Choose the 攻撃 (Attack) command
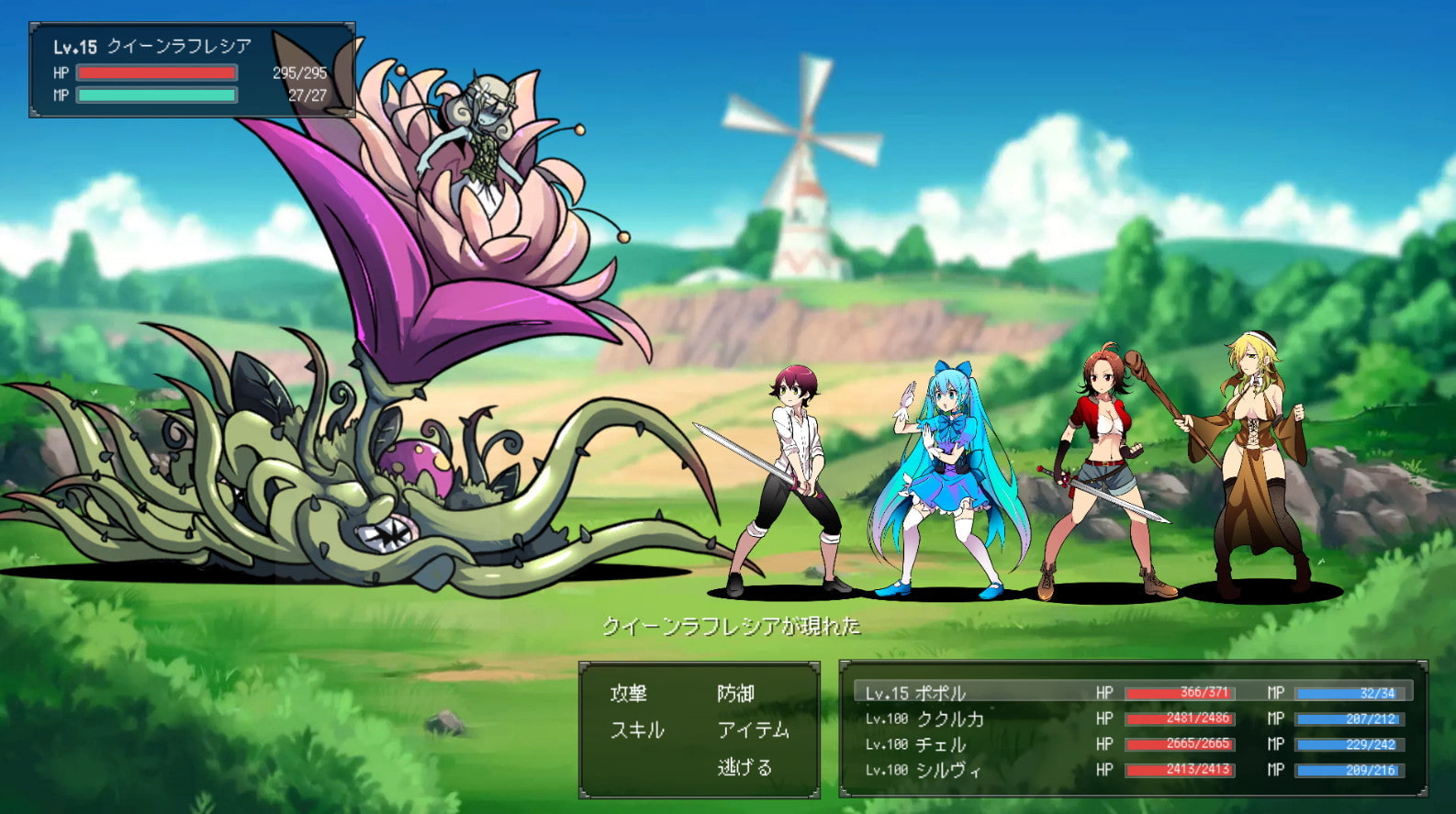Screen dimensions: 1456x814 pos(629,693)
